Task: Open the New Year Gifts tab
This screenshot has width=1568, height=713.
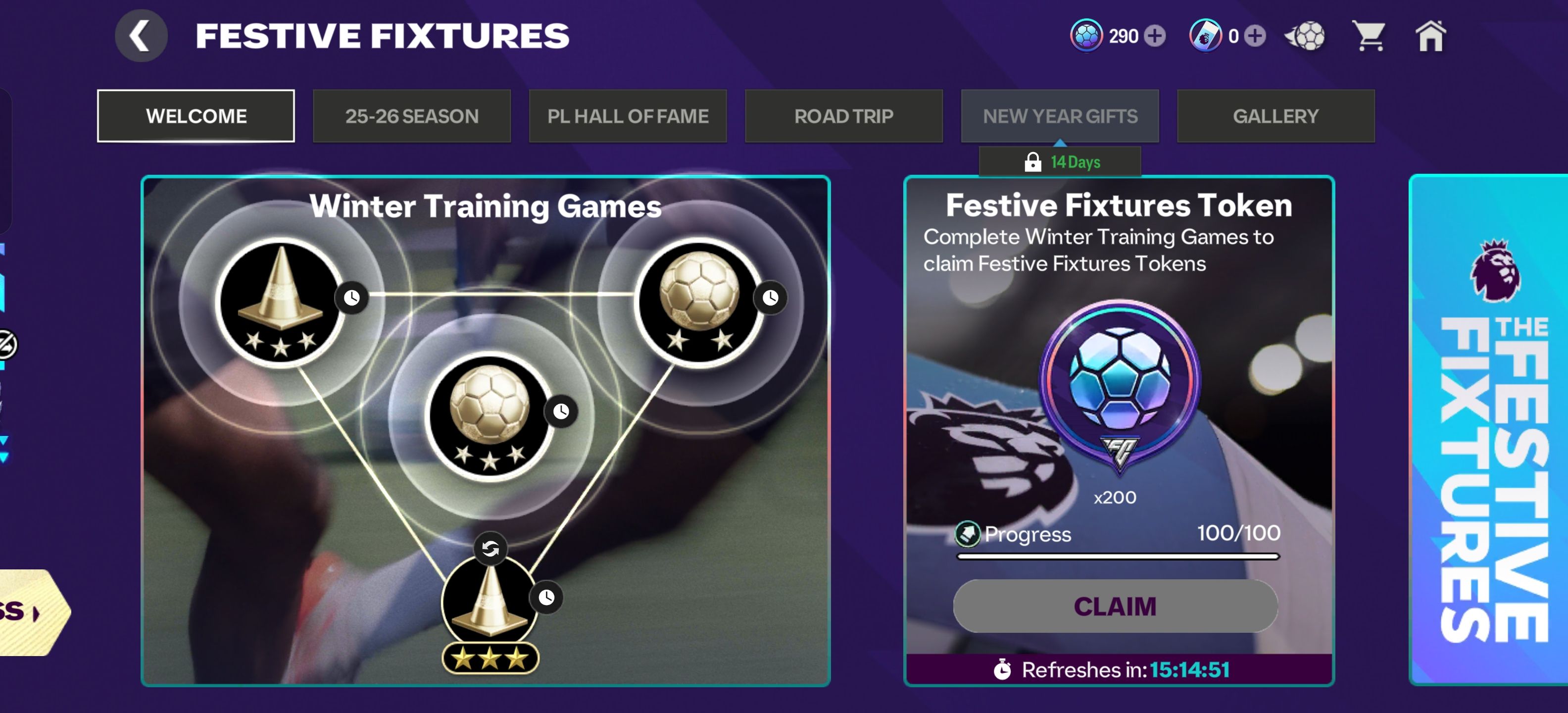Action: pyautogui.click(x=1060, y=116)
